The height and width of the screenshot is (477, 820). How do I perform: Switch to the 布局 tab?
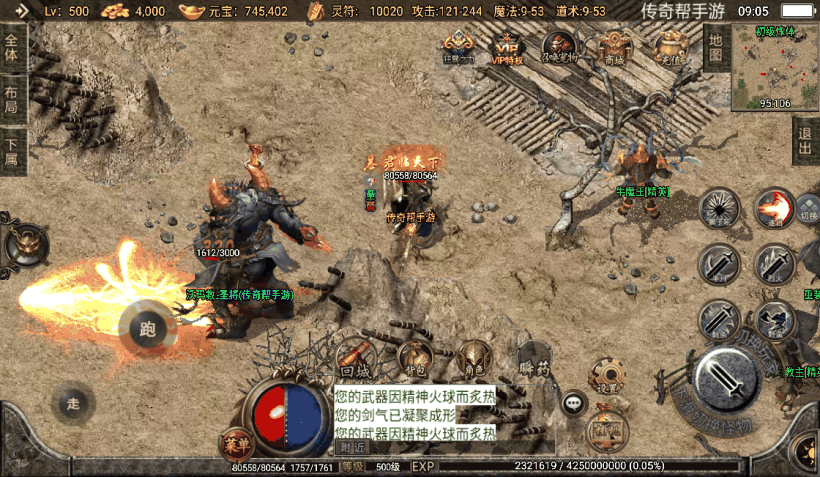12,100
